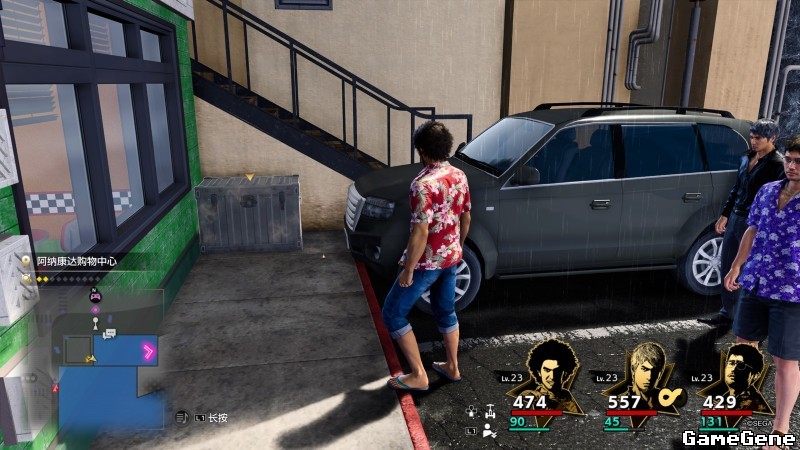Screen dimensions: 800x450
Task: Select the pink gamepad marker on the minimap
Action: point(96,296)
